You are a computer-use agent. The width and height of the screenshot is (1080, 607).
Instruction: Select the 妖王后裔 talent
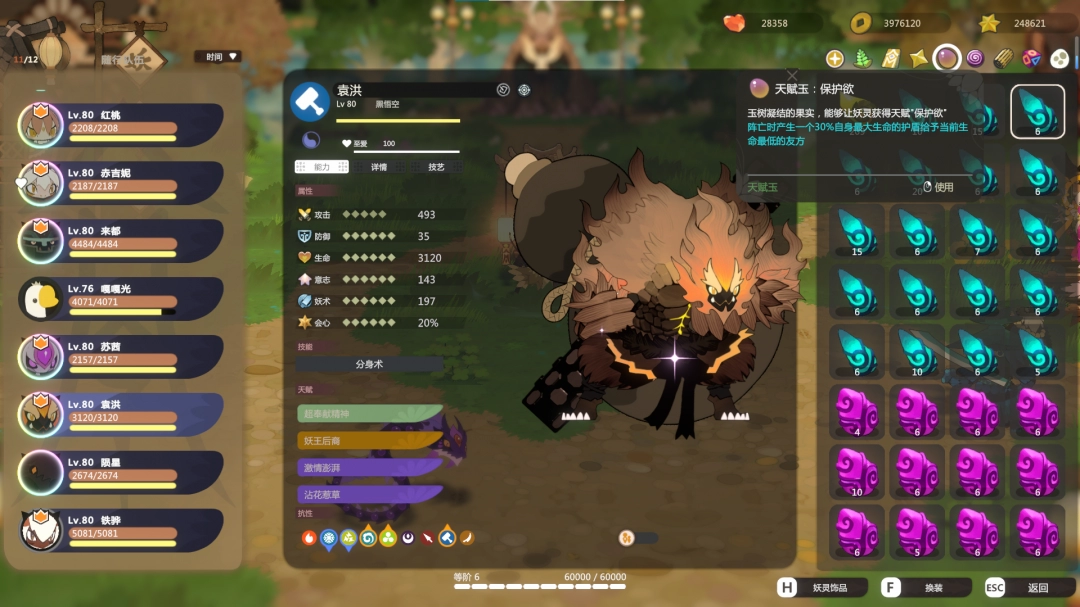coord(370,440)
